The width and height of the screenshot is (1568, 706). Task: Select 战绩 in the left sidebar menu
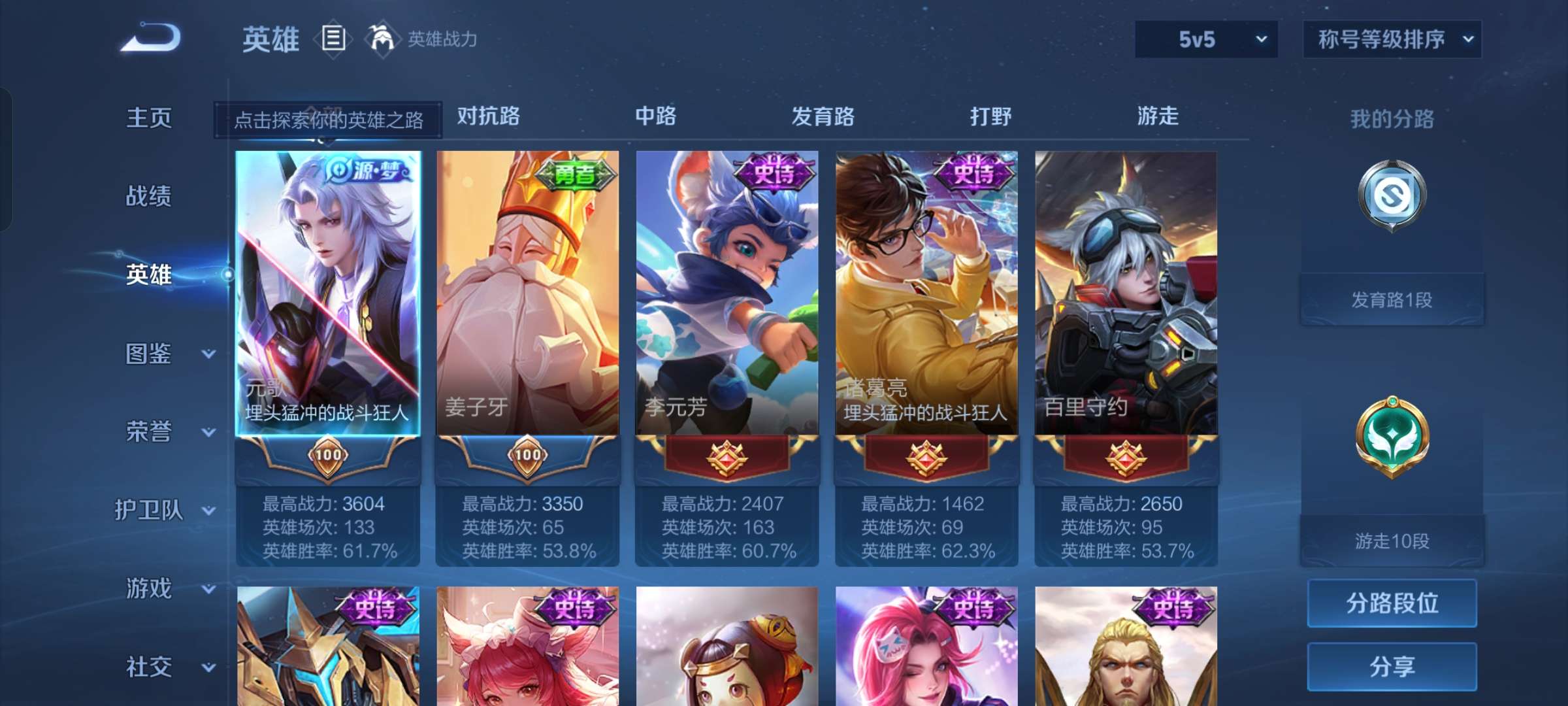149,196
